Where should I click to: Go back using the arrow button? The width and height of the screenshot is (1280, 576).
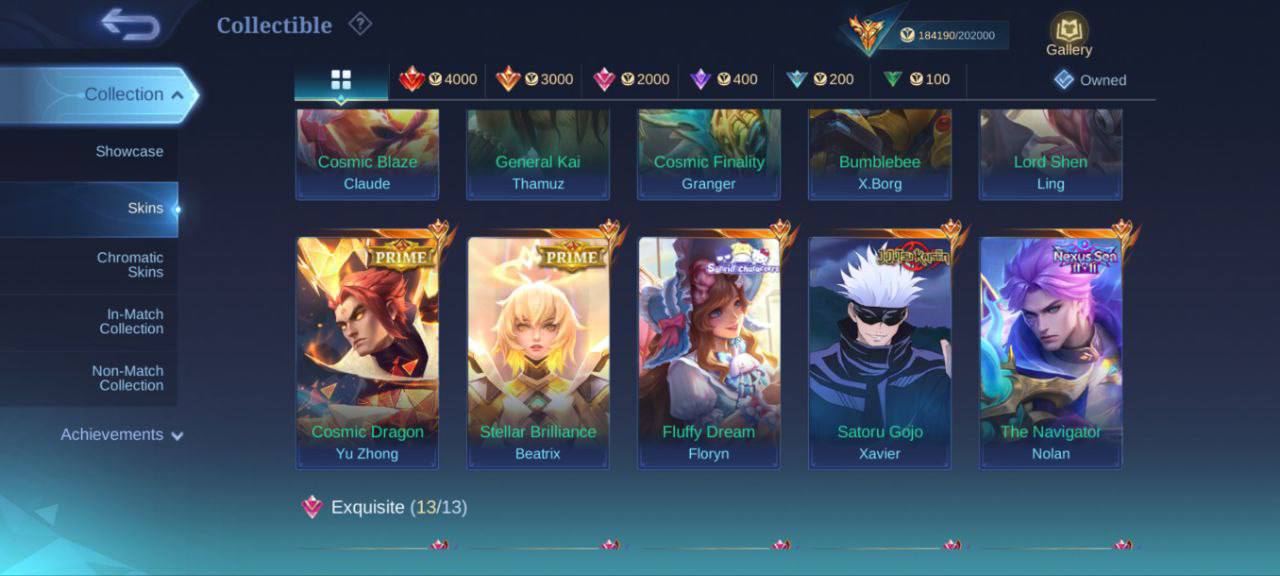pyautogui.click(x=130, y=25)
